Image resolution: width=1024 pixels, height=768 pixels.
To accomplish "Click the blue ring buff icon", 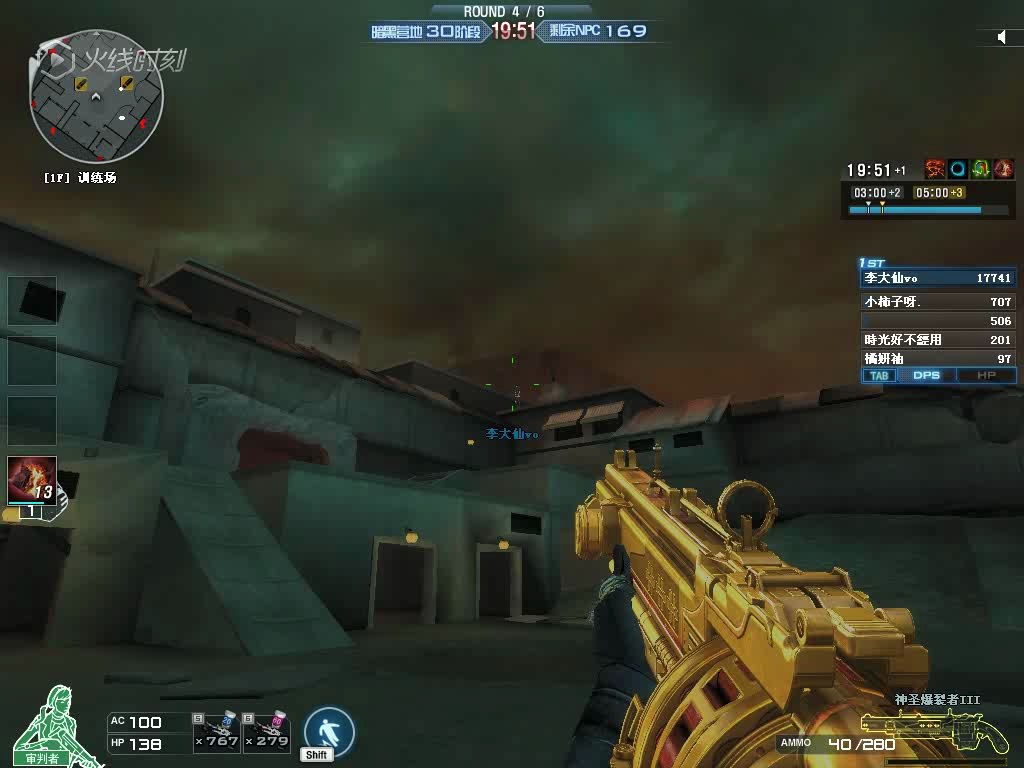I will point(958,169).
